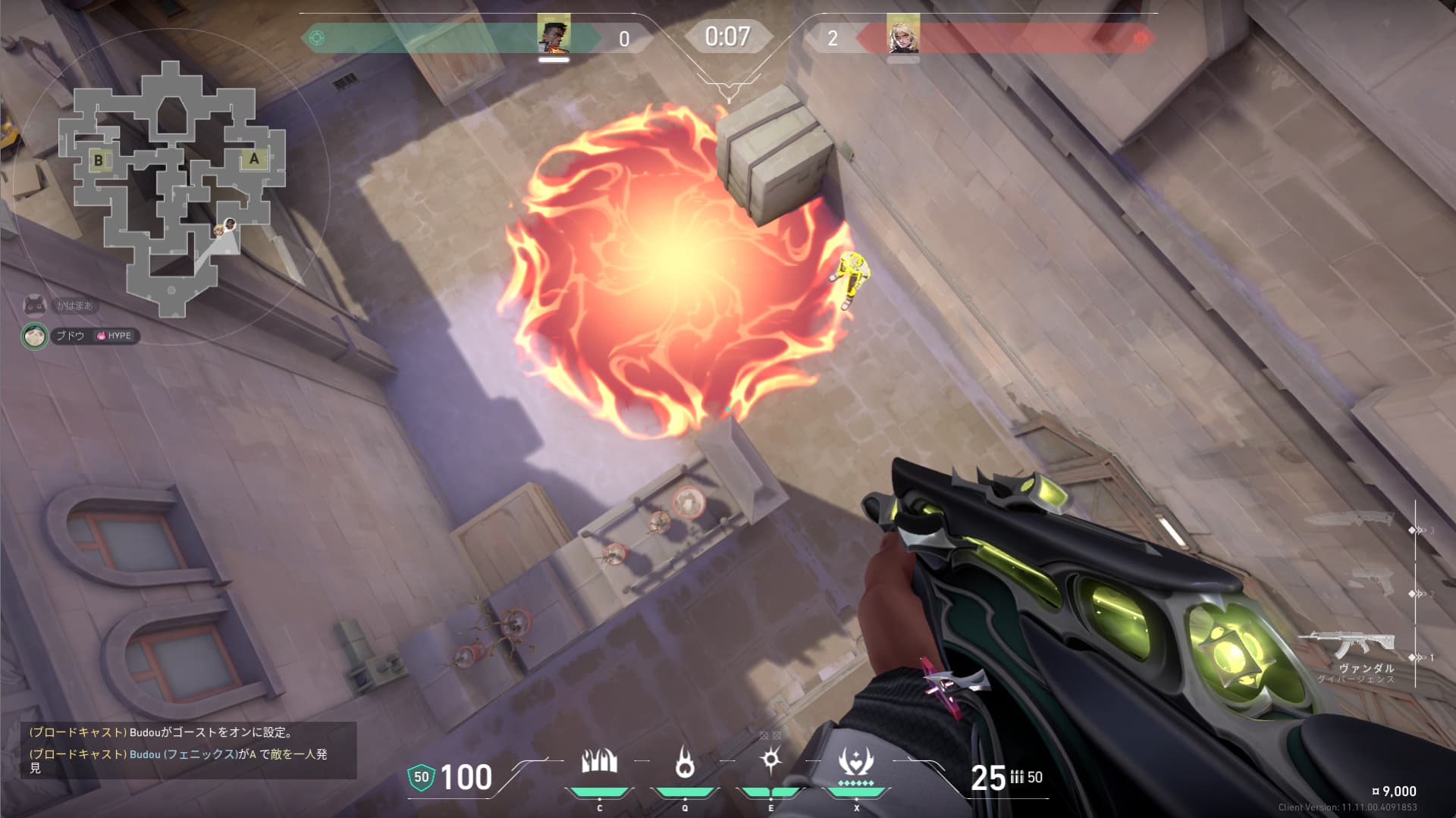The height and width of the screenshot is (818, 1456).
Task: Select the ブドウ HYPE player entry
Action: click(80, 336)
